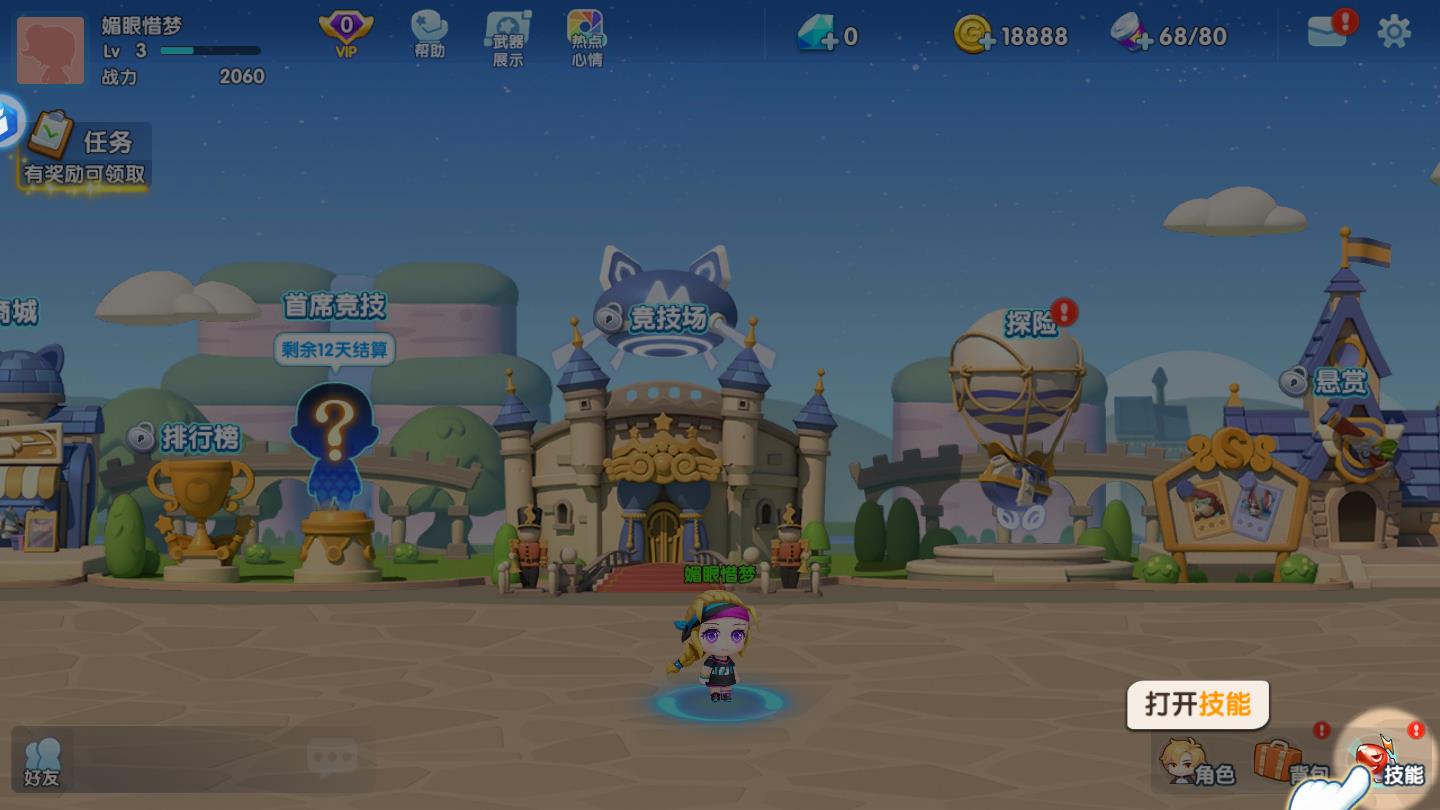
Task: Open the 武器展示 weapon showcase
Action: pos(508,38)
